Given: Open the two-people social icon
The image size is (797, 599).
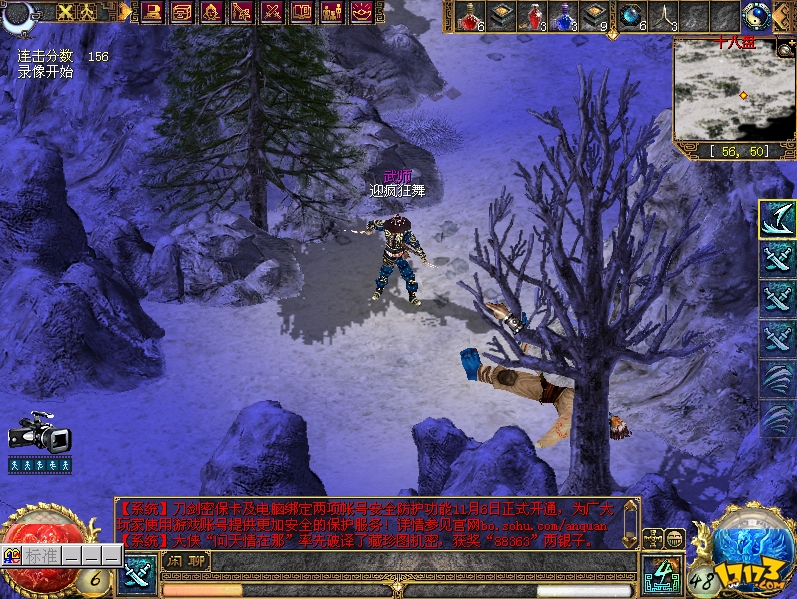Looking at the screenshot, I should [331, 12].
